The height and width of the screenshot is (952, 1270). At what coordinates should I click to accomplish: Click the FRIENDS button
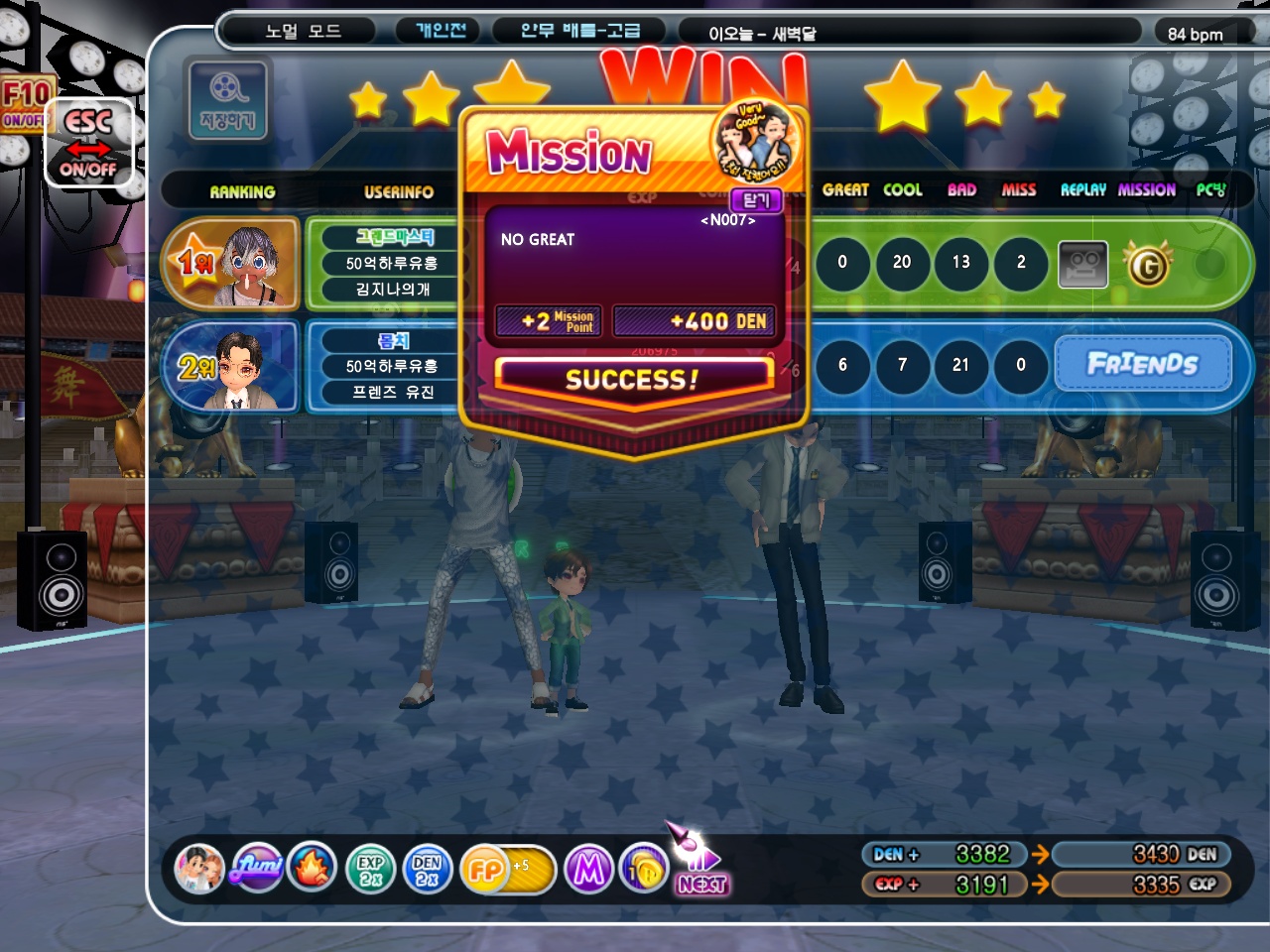click(1142, 364)
